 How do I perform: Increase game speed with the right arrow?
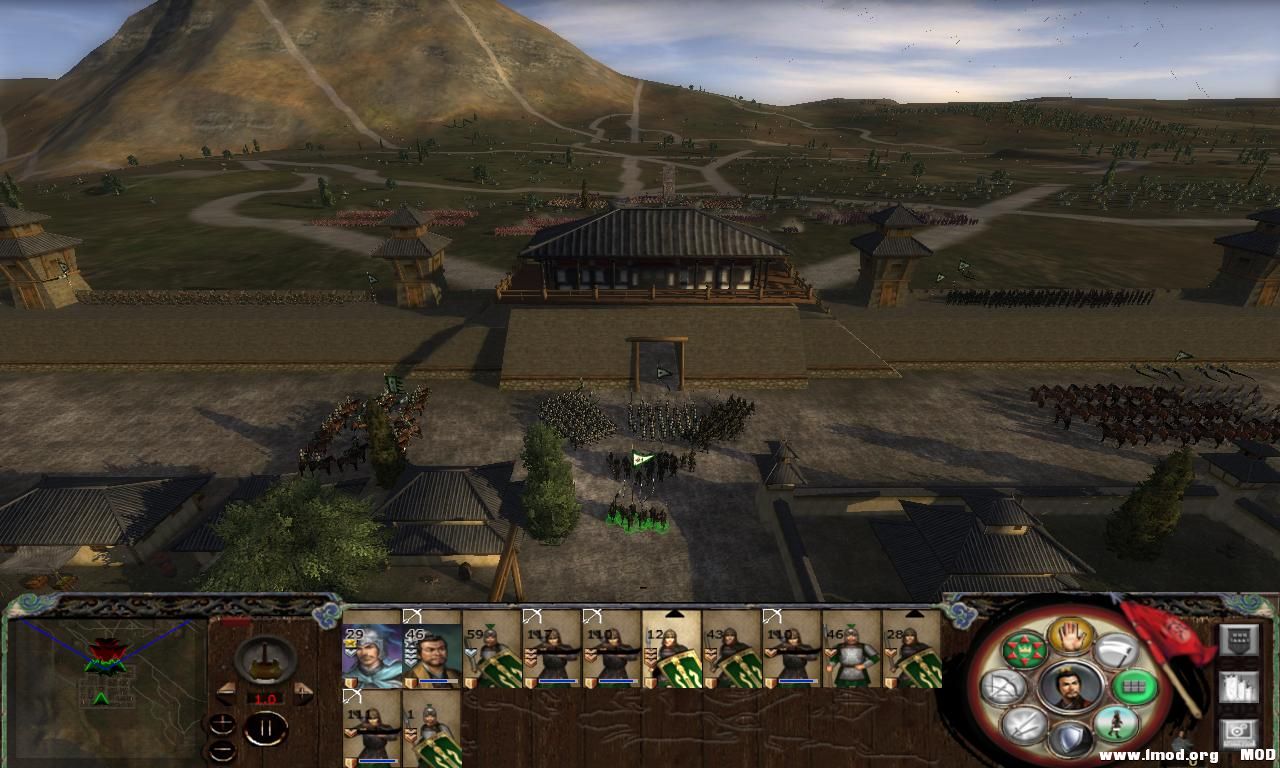[303, 693]
